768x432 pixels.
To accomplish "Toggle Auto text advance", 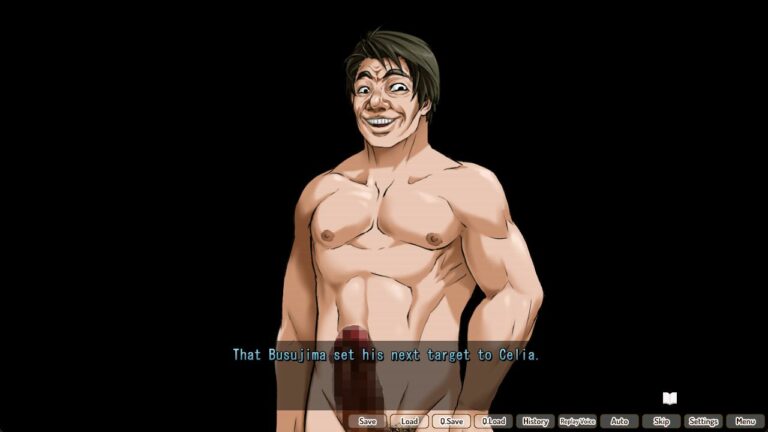I will coord(619,421).
